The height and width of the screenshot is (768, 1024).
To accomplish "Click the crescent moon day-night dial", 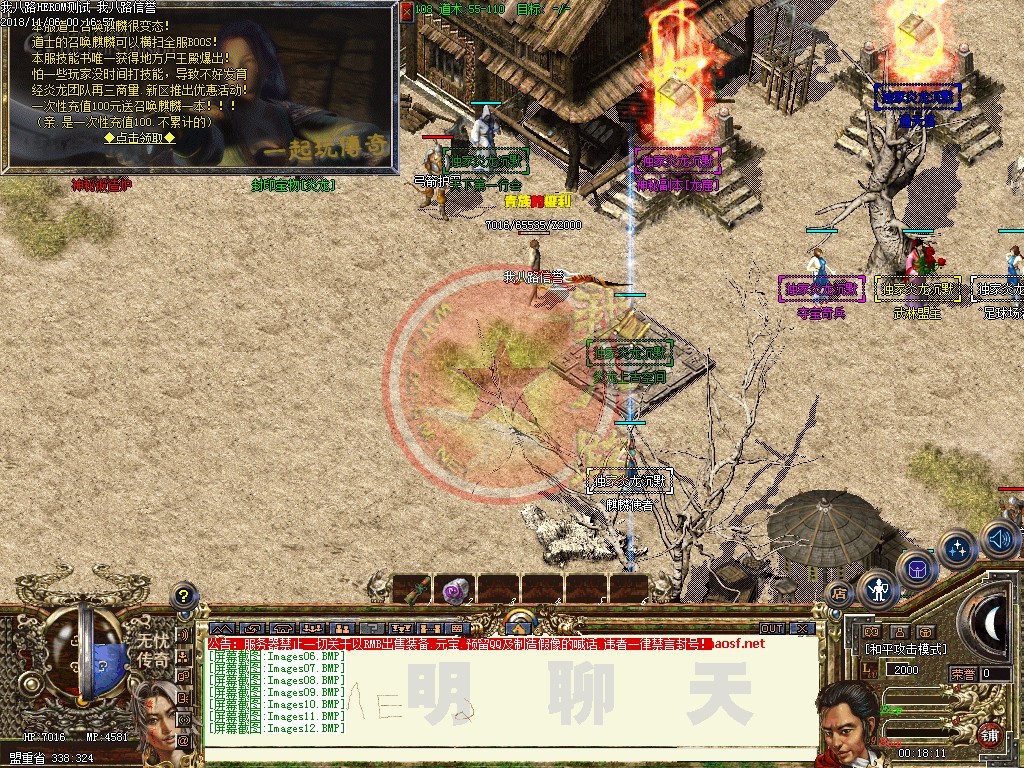I will [993, 623].
